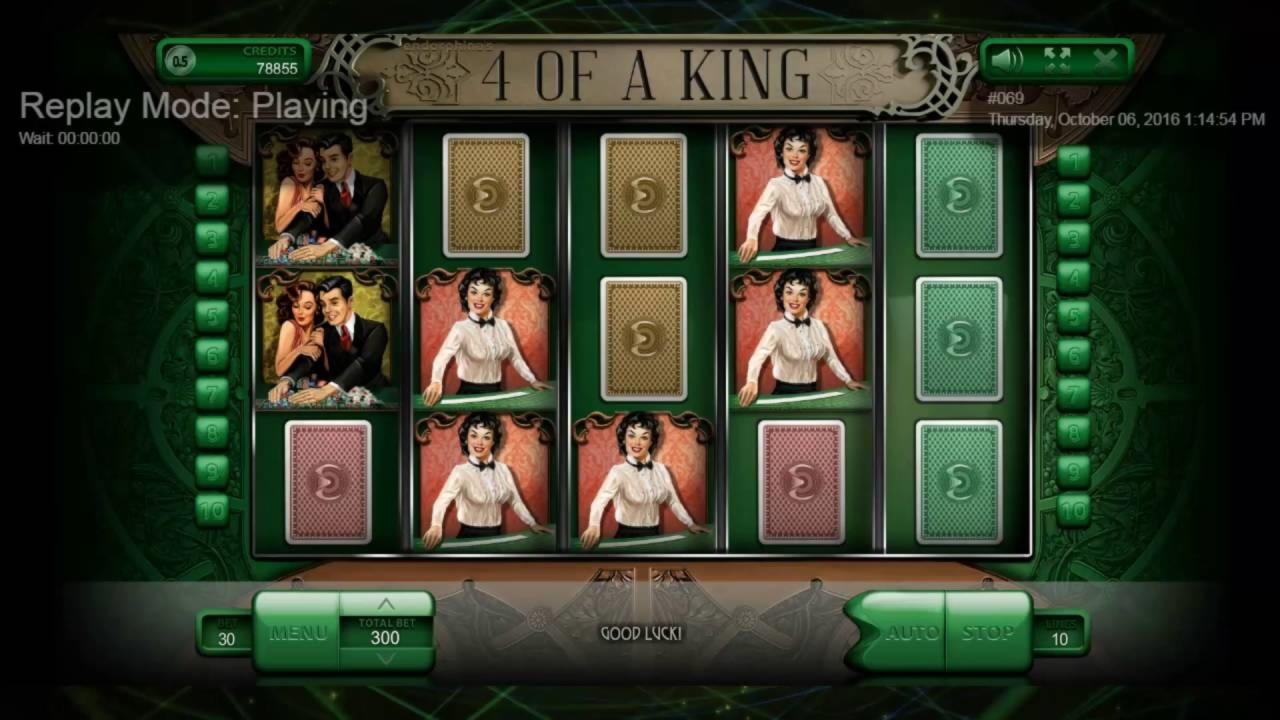
Task: Select payline 10 in the right column
Action: pos(1073,510)
